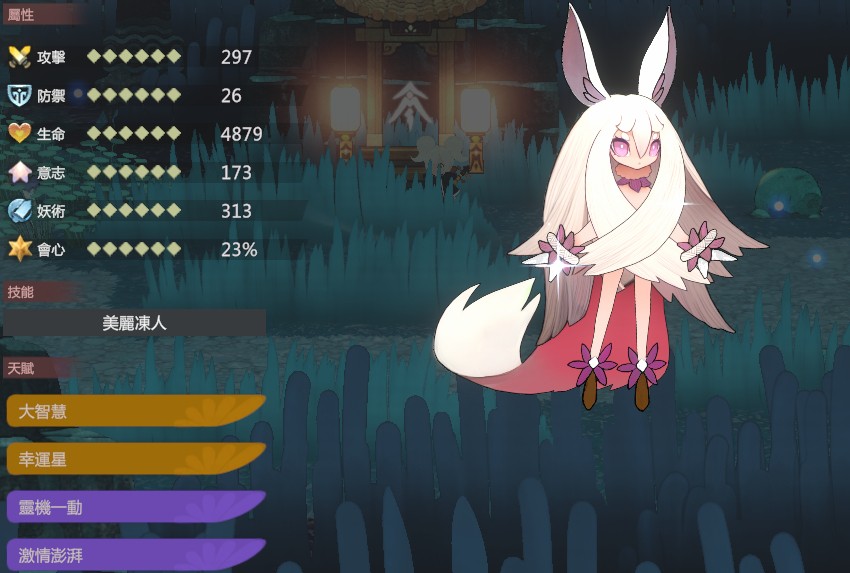850x573 pixels.
Task: Select the 美麗凍人 skill entry
Action: [135, 323]
